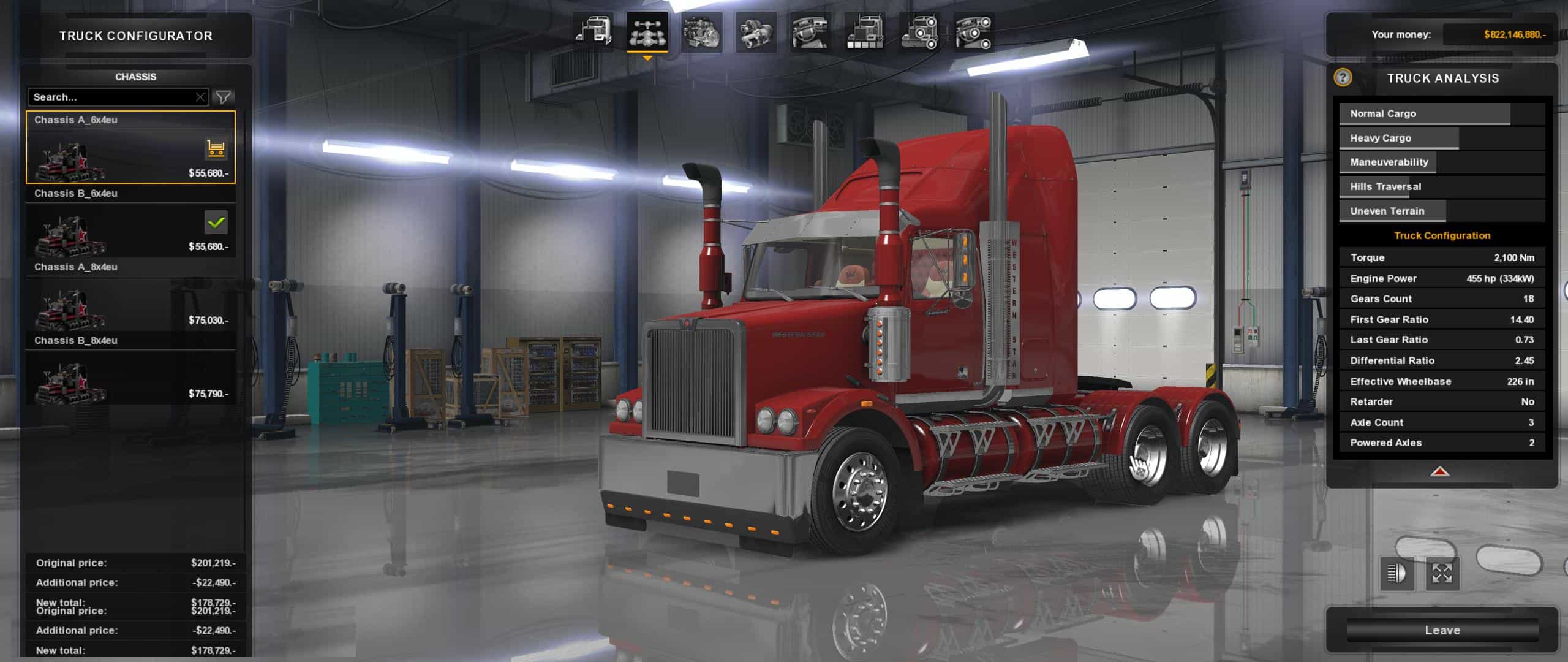Image resolution: width=1568 pixels, height=662 pixels.
Task: Open the cabin category tab
Action: tap(593, 32)
